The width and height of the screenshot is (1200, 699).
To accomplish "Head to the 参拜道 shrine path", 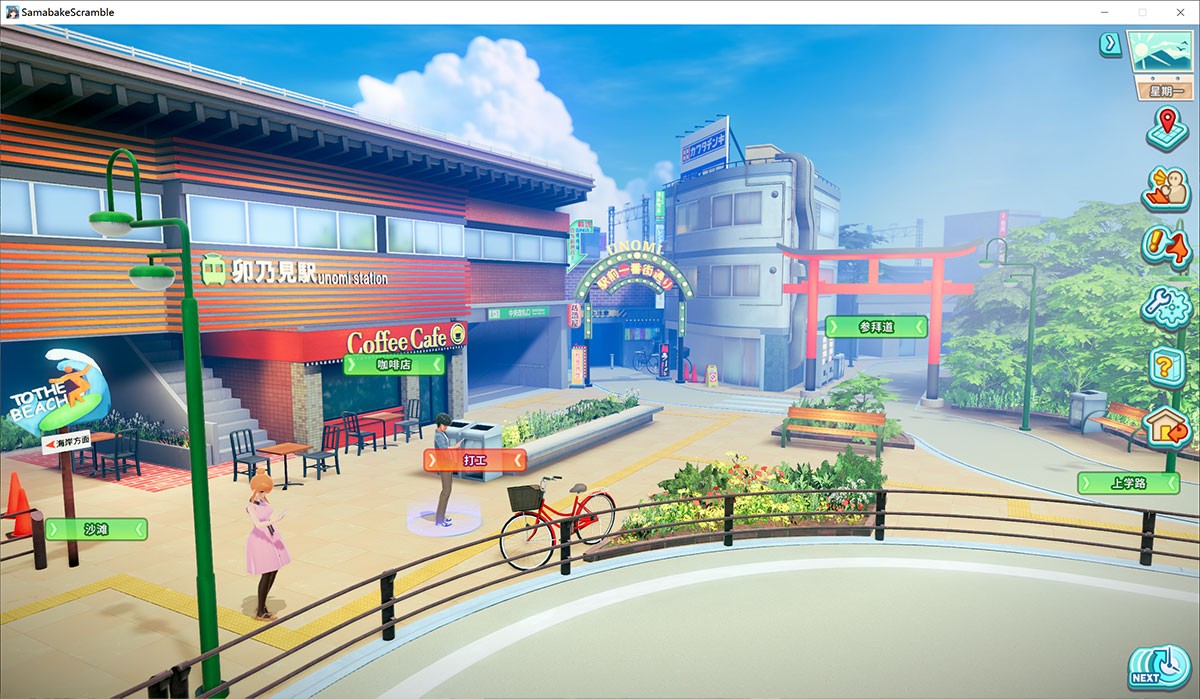I will click(x=876, y=327).
